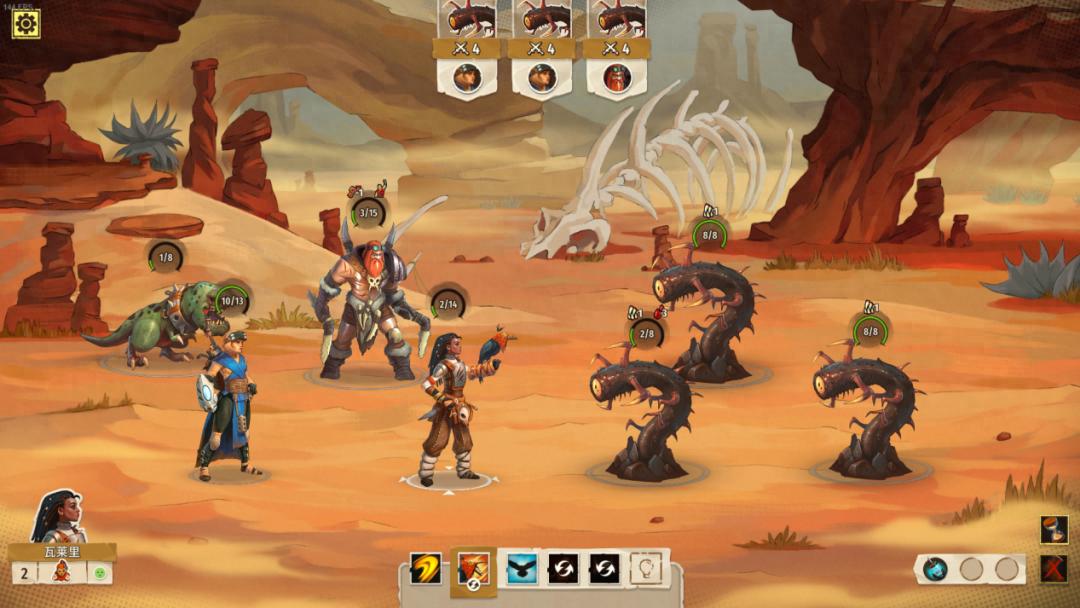The width and height of the screenshot is (1080, 608).
Task: Open Valerie's character portrait
Action: pyautogui.click(x=58, y=517)
